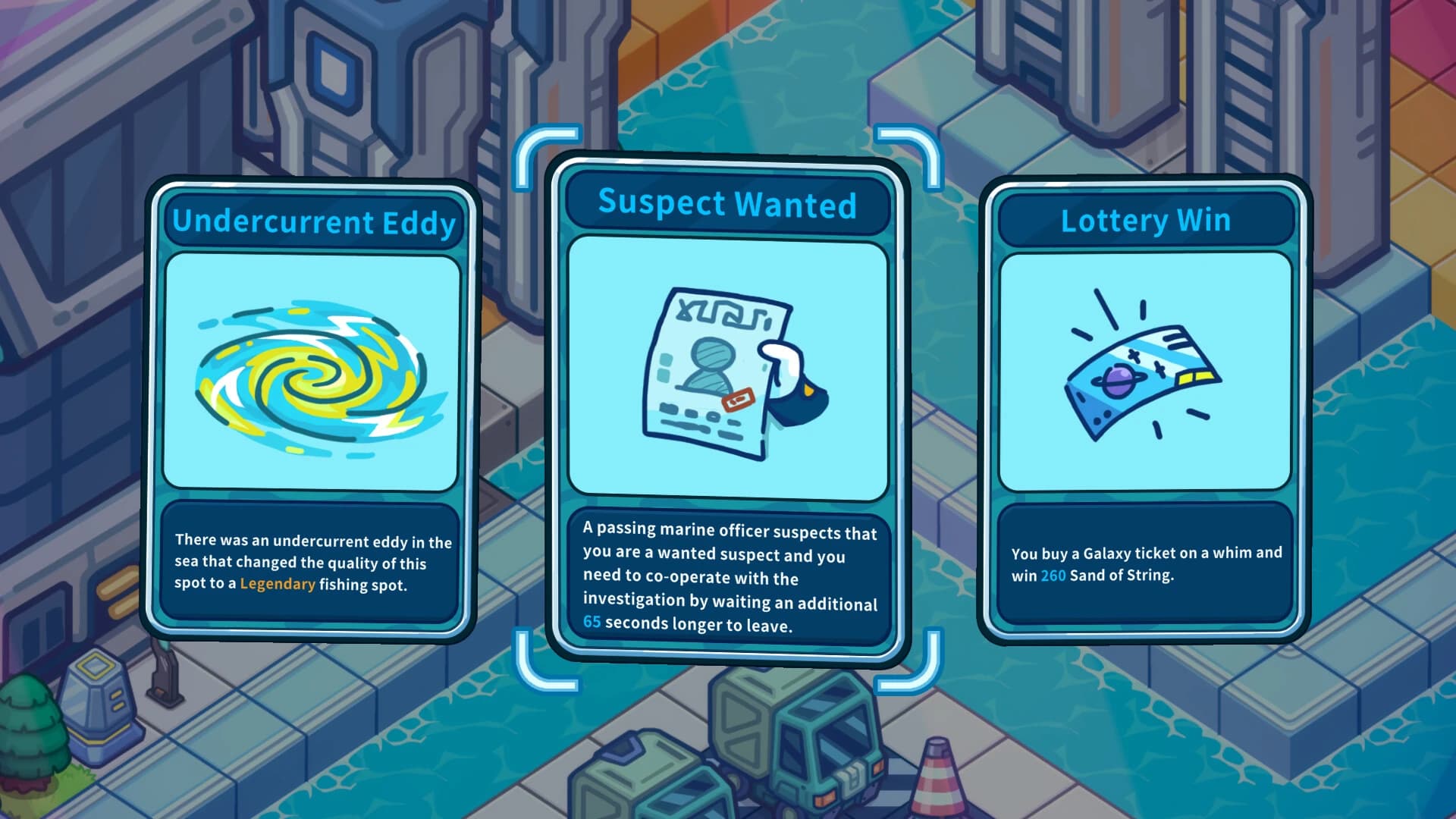Click the wanted poster illustration
1456x819 pixels.
(724, 372)
